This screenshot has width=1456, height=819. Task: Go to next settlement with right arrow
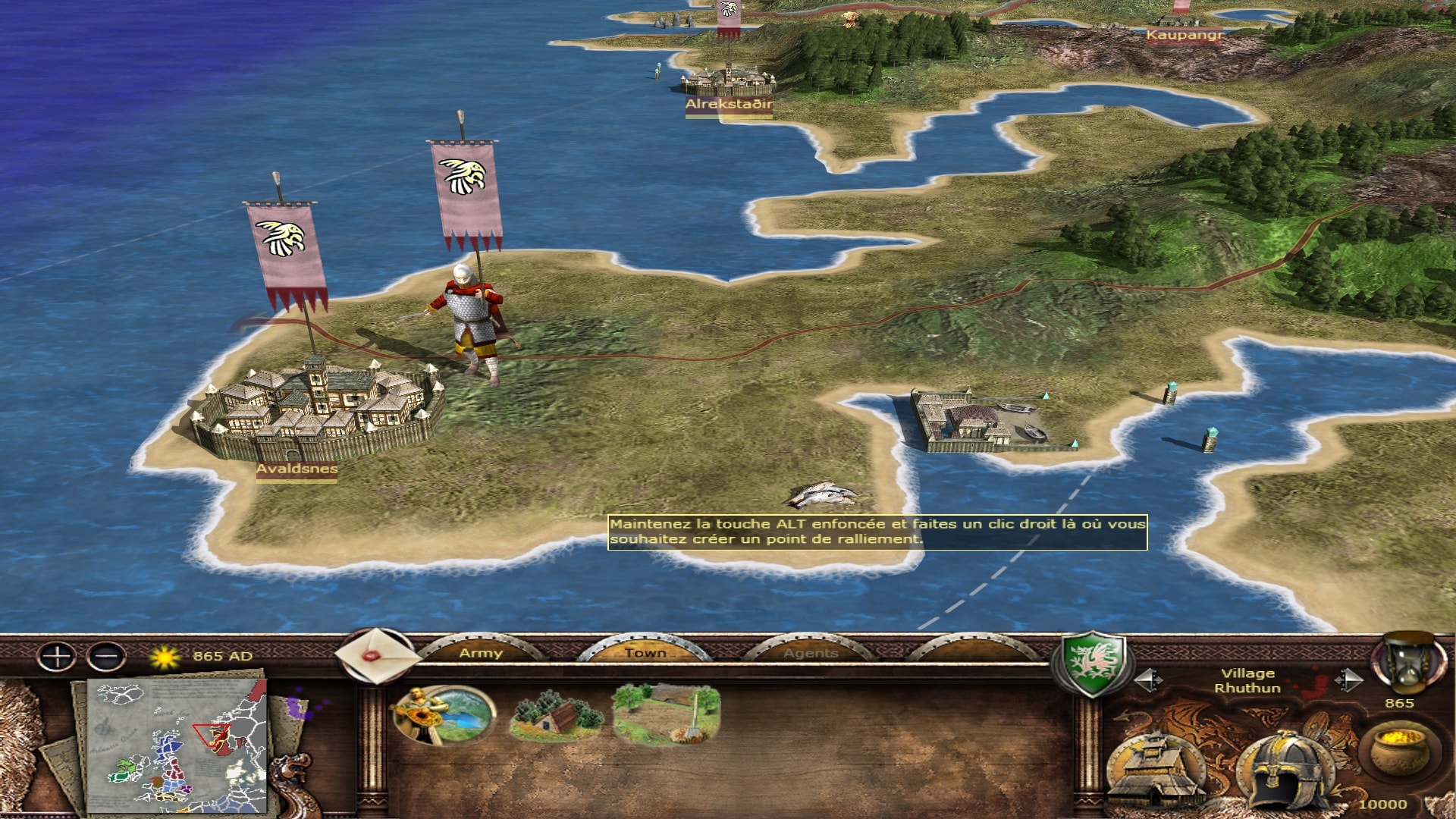[x=1348, y=680]
